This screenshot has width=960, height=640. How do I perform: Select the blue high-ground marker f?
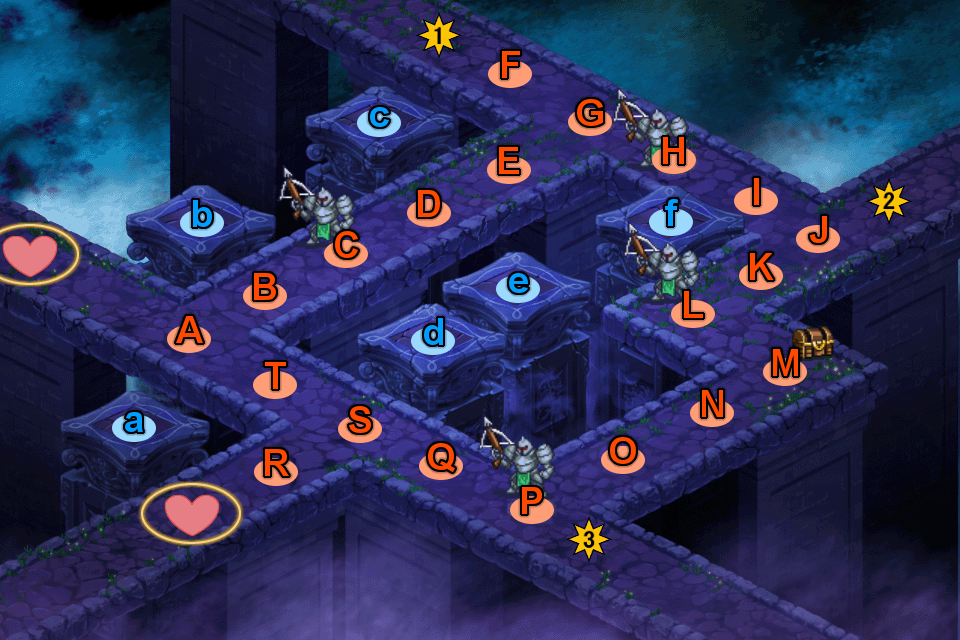[670, 216]
